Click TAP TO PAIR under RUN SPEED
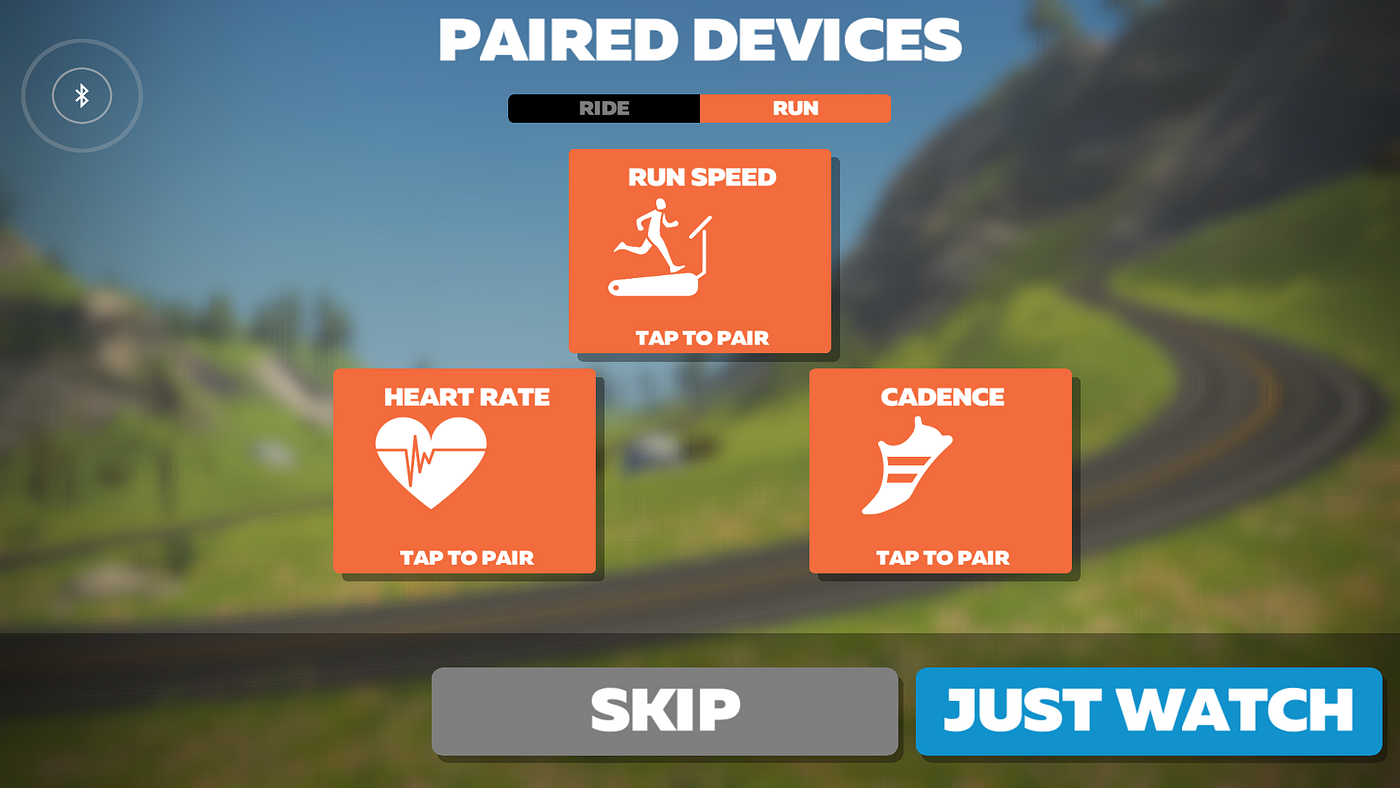Image resolution: width=1400 pixels, height=788 pixels. click(700, 338)
